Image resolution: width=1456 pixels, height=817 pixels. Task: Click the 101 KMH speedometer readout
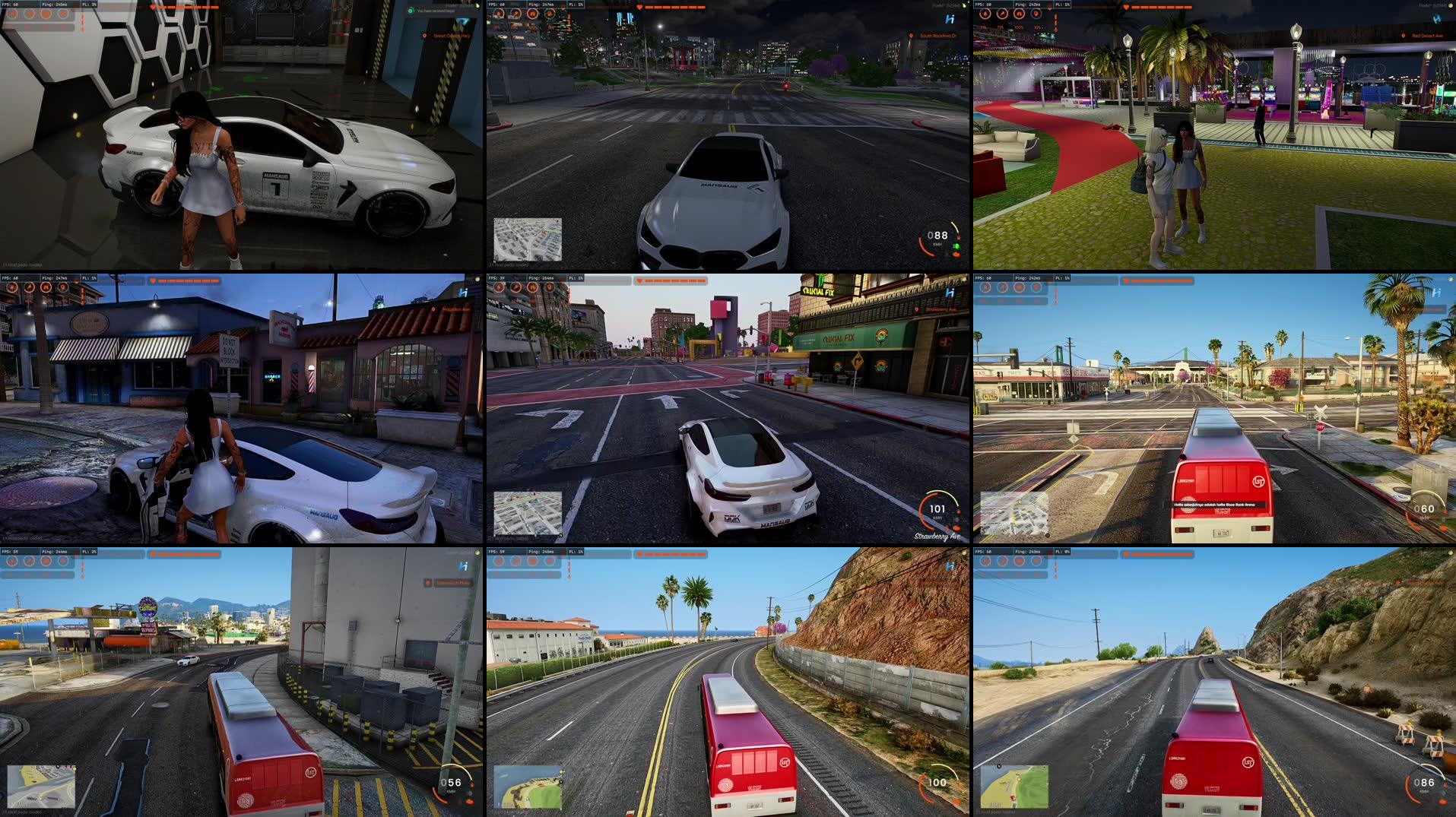click(x=937, y=508)
